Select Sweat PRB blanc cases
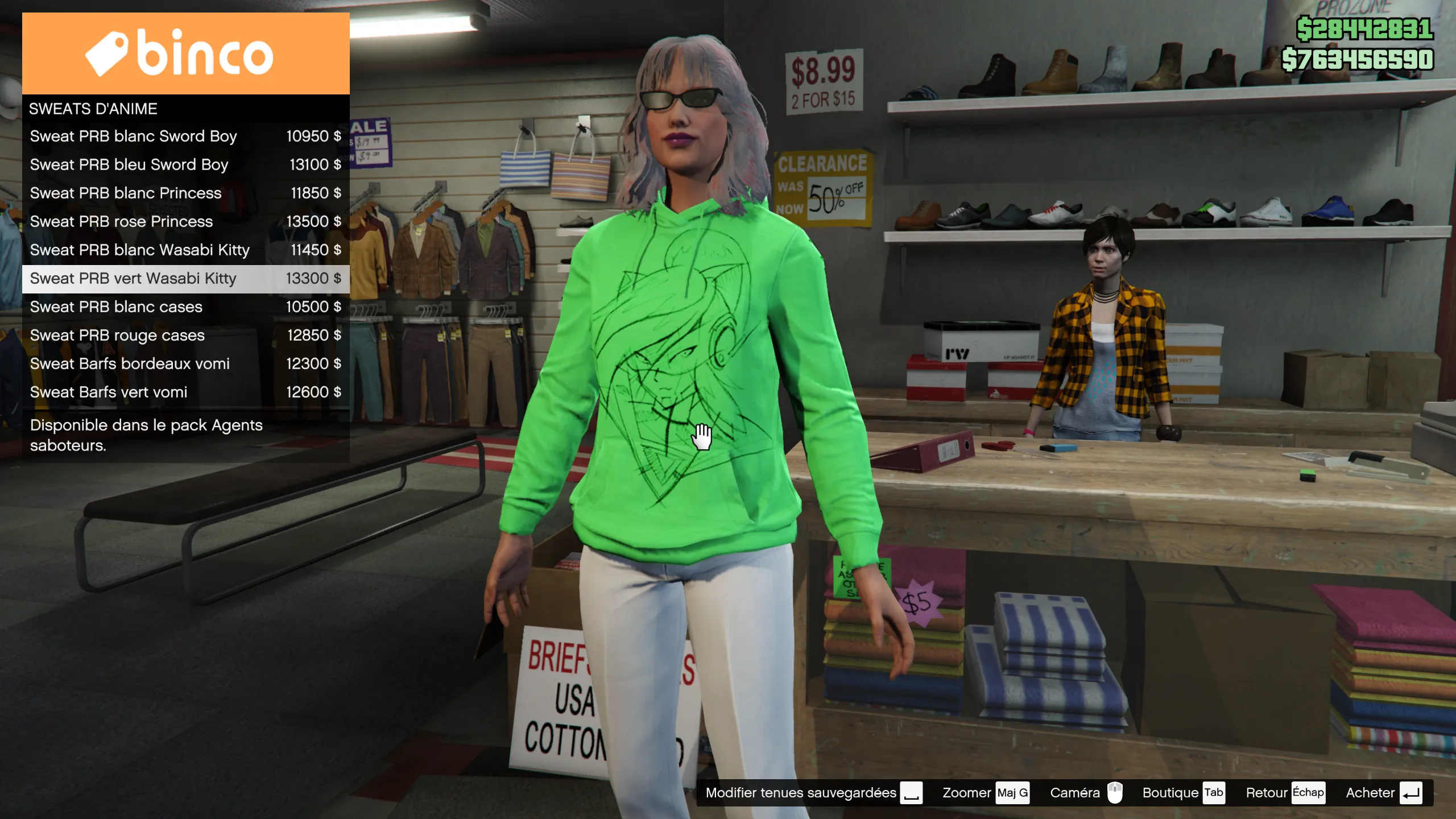 pos(185,307)
